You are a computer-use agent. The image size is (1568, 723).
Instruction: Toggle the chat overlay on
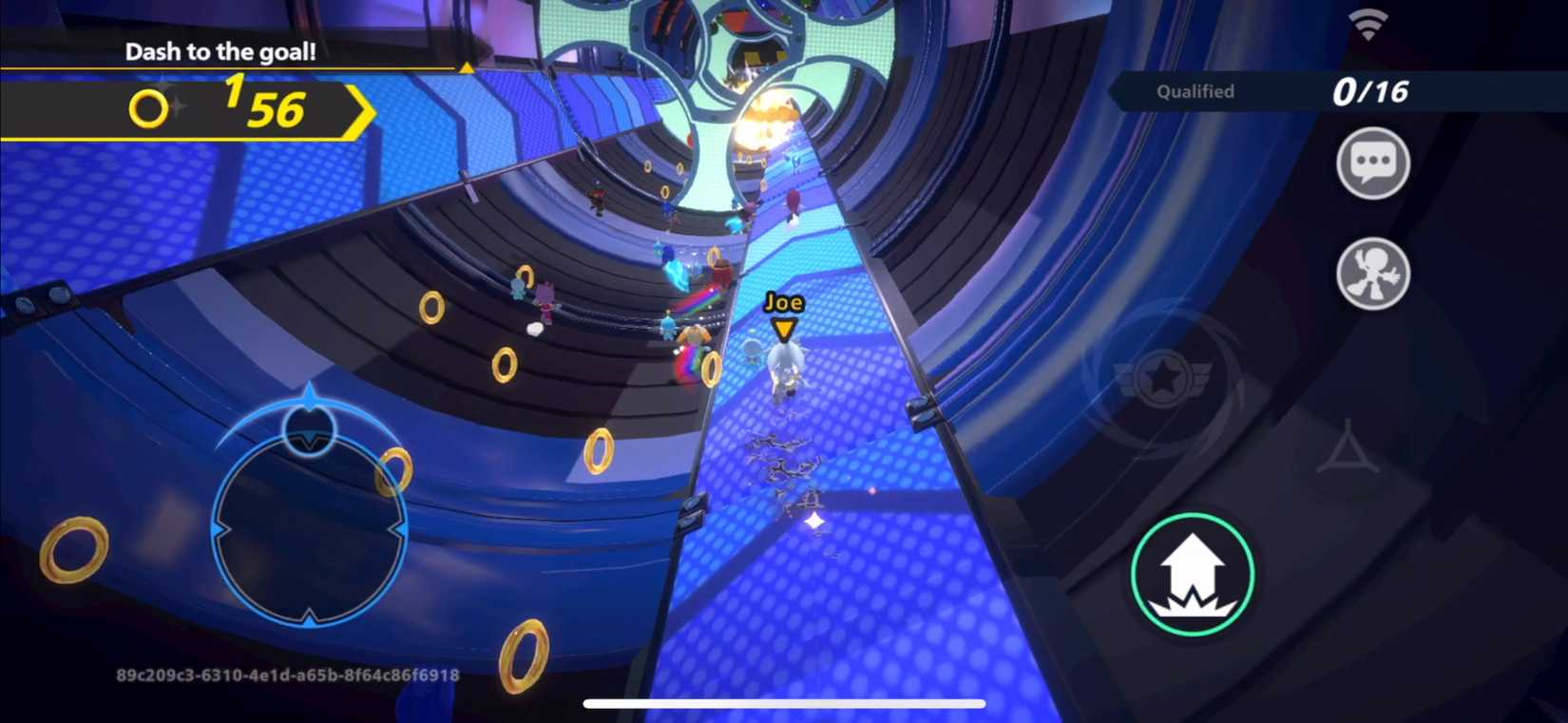pyautogui.click(x=1372, y=162)
